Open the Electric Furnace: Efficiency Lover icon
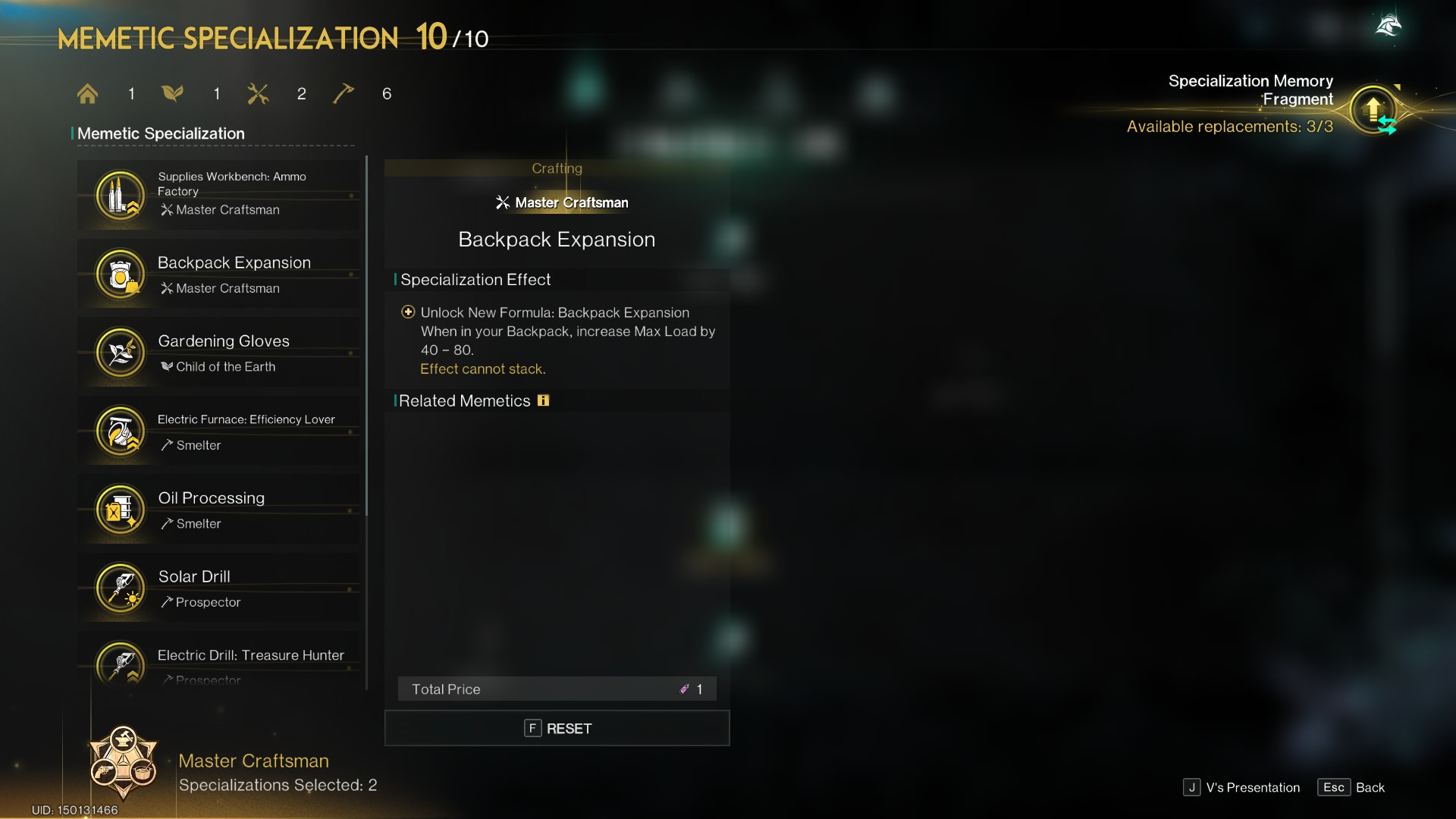Image resolution: width=1456 pixels, height=819 pixels. point(119,431)
